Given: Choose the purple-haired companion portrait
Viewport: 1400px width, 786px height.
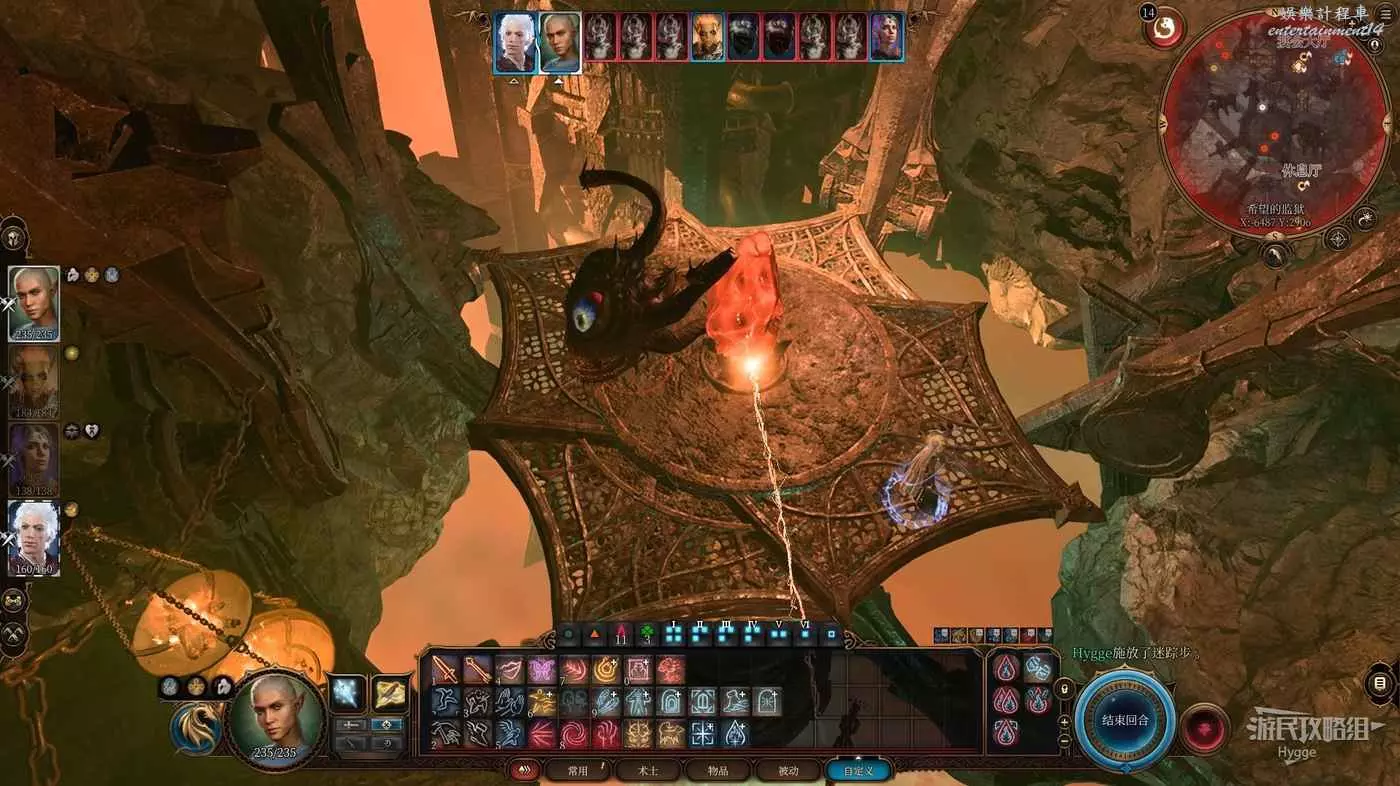Looking at the screenshot, I should (34, 460).
